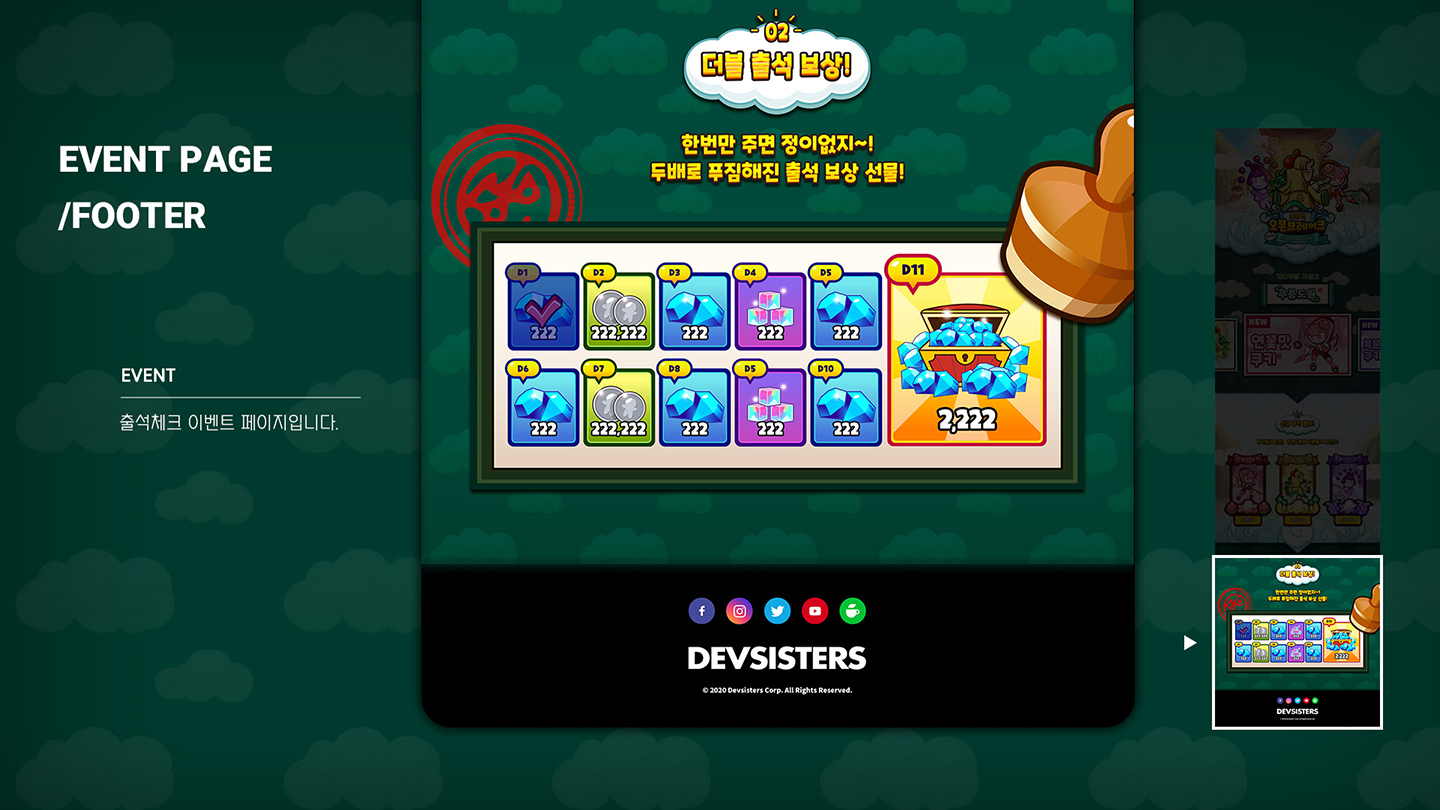Choose the D8 crystal reward tile

[x=694, y=407]
